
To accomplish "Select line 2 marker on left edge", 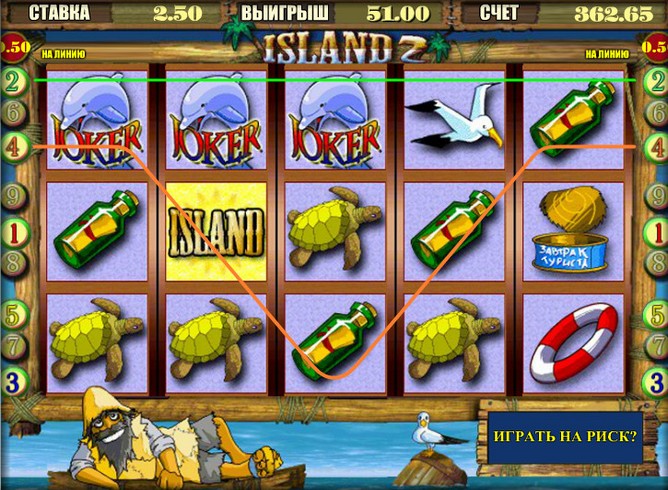I will point(13,81).
